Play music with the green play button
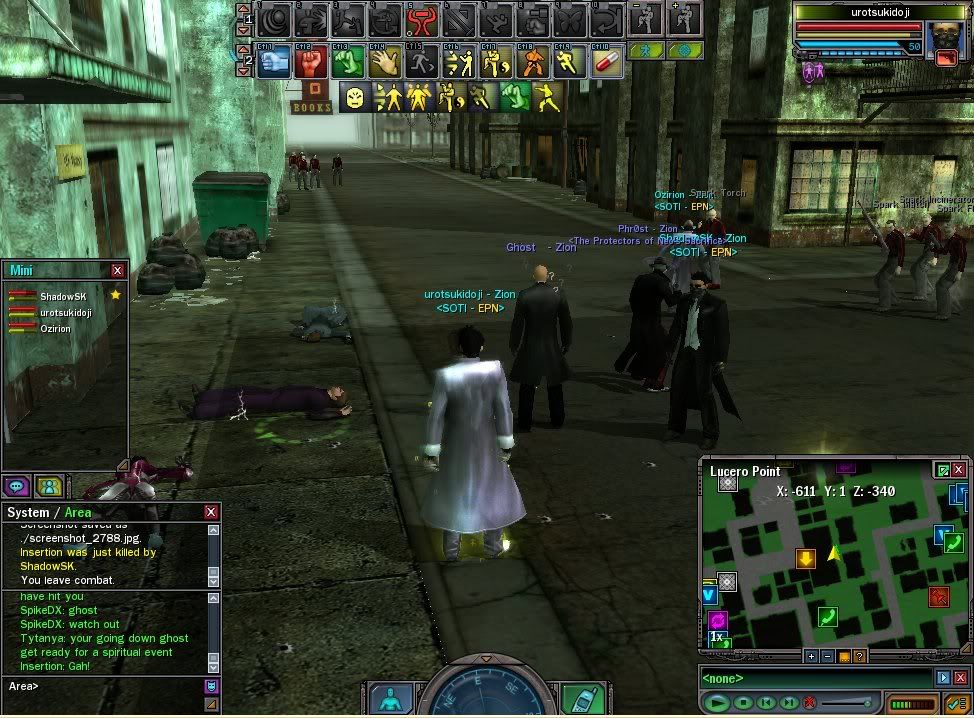Screen dimensions: 974x718 715,703
